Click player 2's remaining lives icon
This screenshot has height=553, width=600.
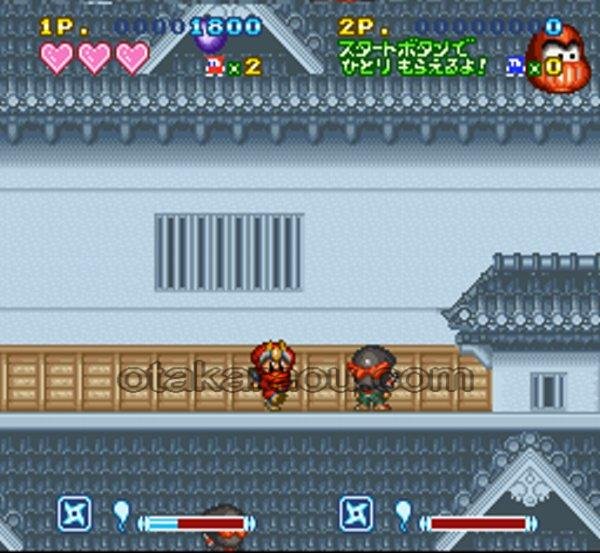pos(515,66)
